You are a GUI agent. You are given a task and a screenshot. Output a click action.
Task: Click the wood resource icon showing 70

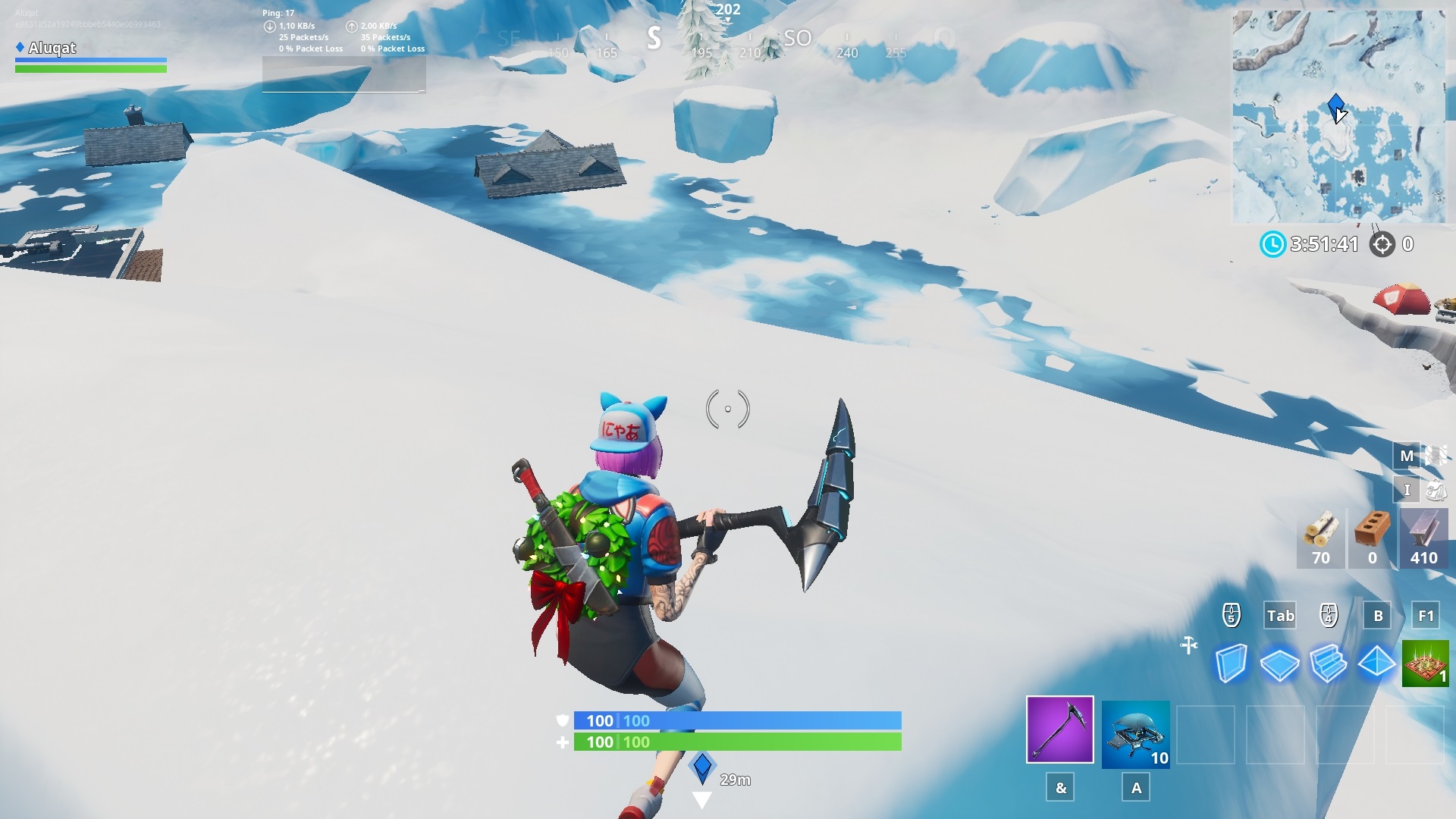tap(1320, 538)
